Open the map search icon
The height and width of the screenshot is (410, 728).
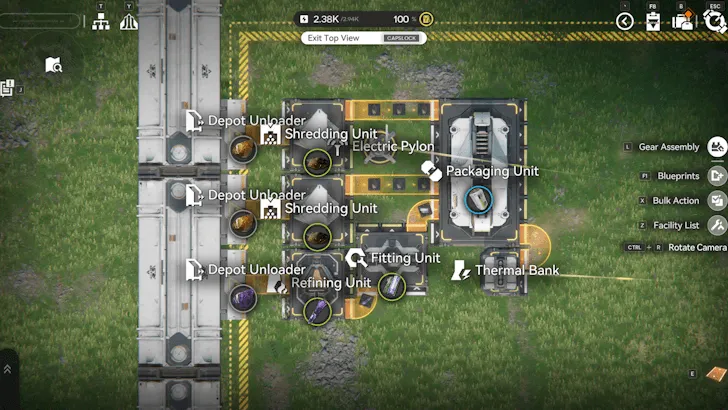54,66
